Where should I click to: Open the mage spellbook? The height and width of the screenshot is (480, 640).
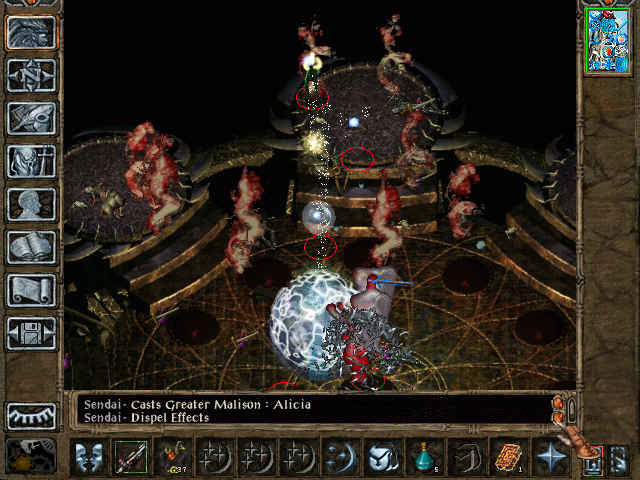tap(31, 247)
